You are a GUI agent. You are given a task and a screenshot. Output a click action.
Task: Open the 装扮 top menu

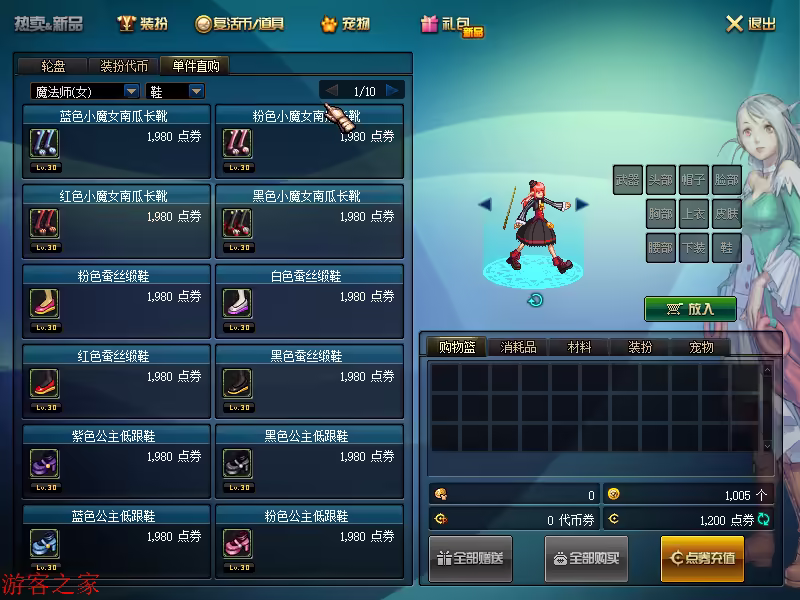tap(142, 24)
